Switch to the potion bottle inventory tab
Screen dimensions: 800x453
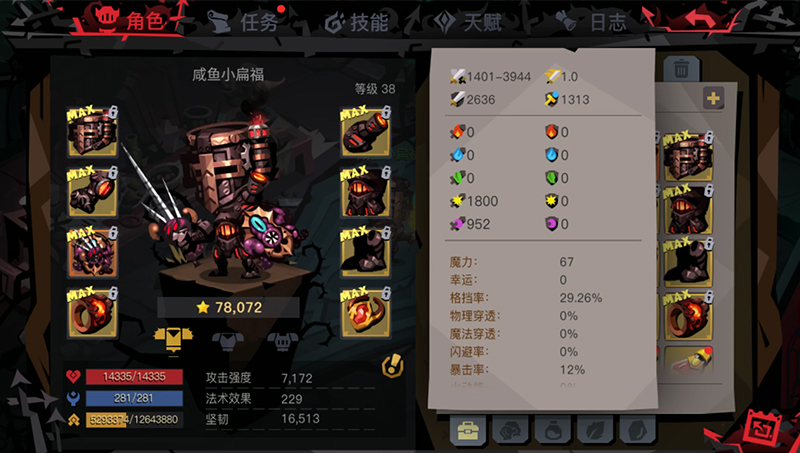[552, 430]
